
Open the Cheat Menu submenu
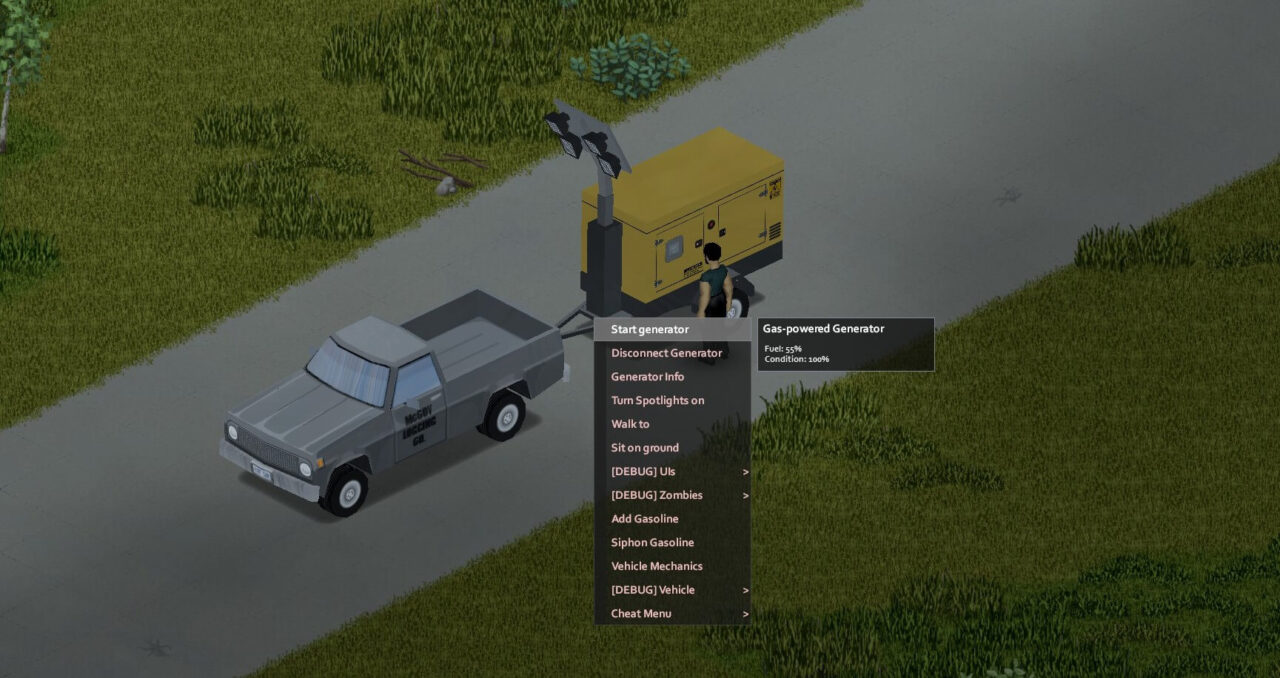click(641, 613)
